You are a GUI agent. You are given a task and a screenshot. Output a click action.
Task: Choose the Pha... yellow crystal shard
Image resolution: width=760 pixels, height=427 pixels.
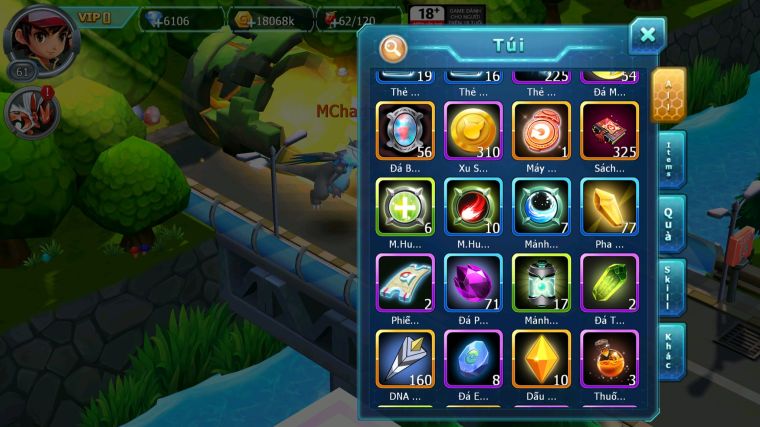tap(609, 207)
